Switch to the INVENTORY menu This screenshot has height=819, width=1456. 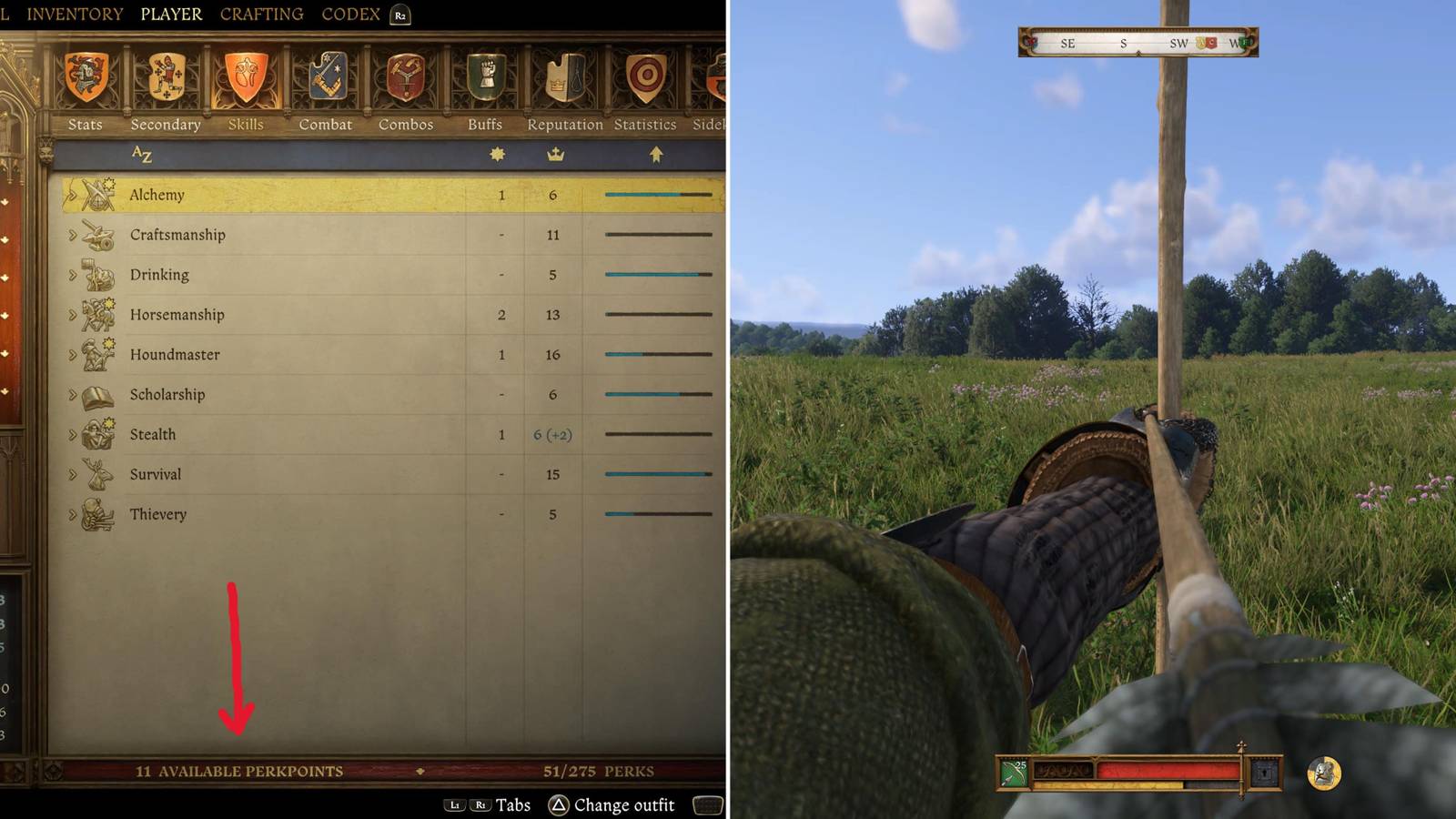point(76,14)
